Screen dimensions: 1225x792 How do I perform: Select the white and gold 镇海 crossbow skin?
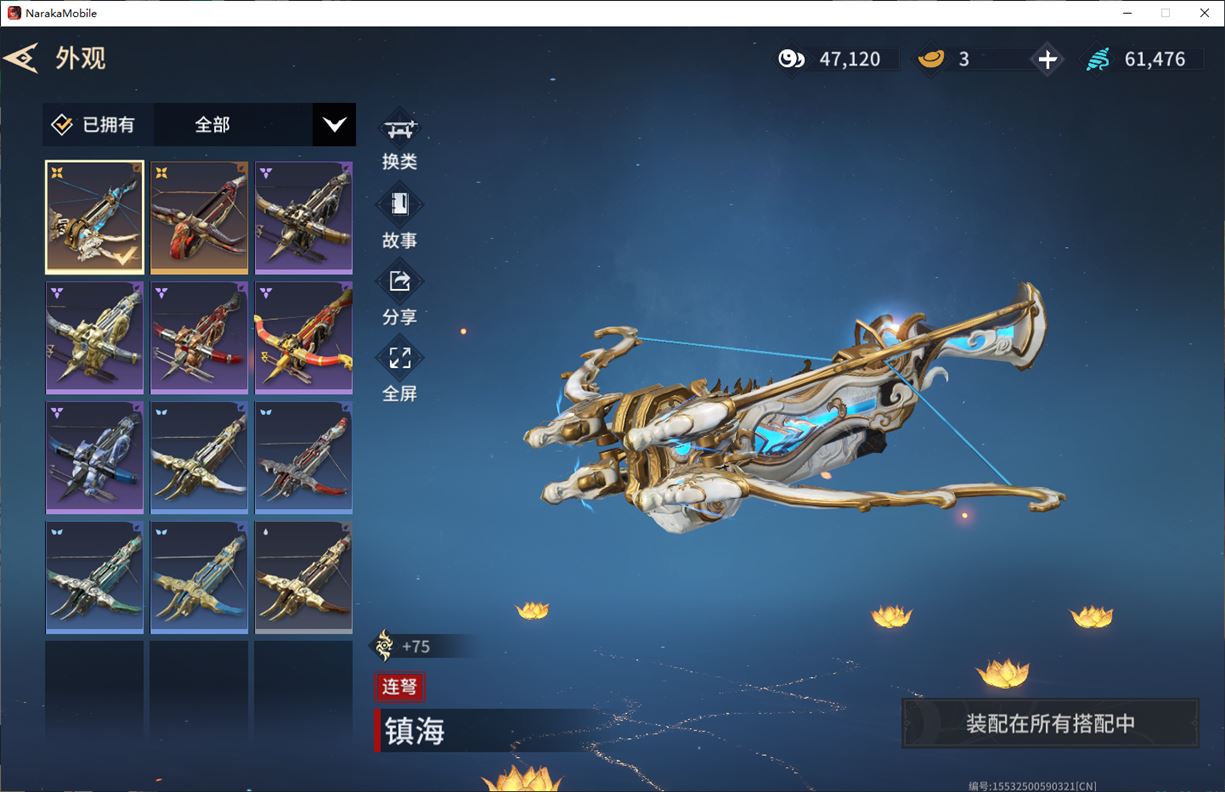point(95,217)
